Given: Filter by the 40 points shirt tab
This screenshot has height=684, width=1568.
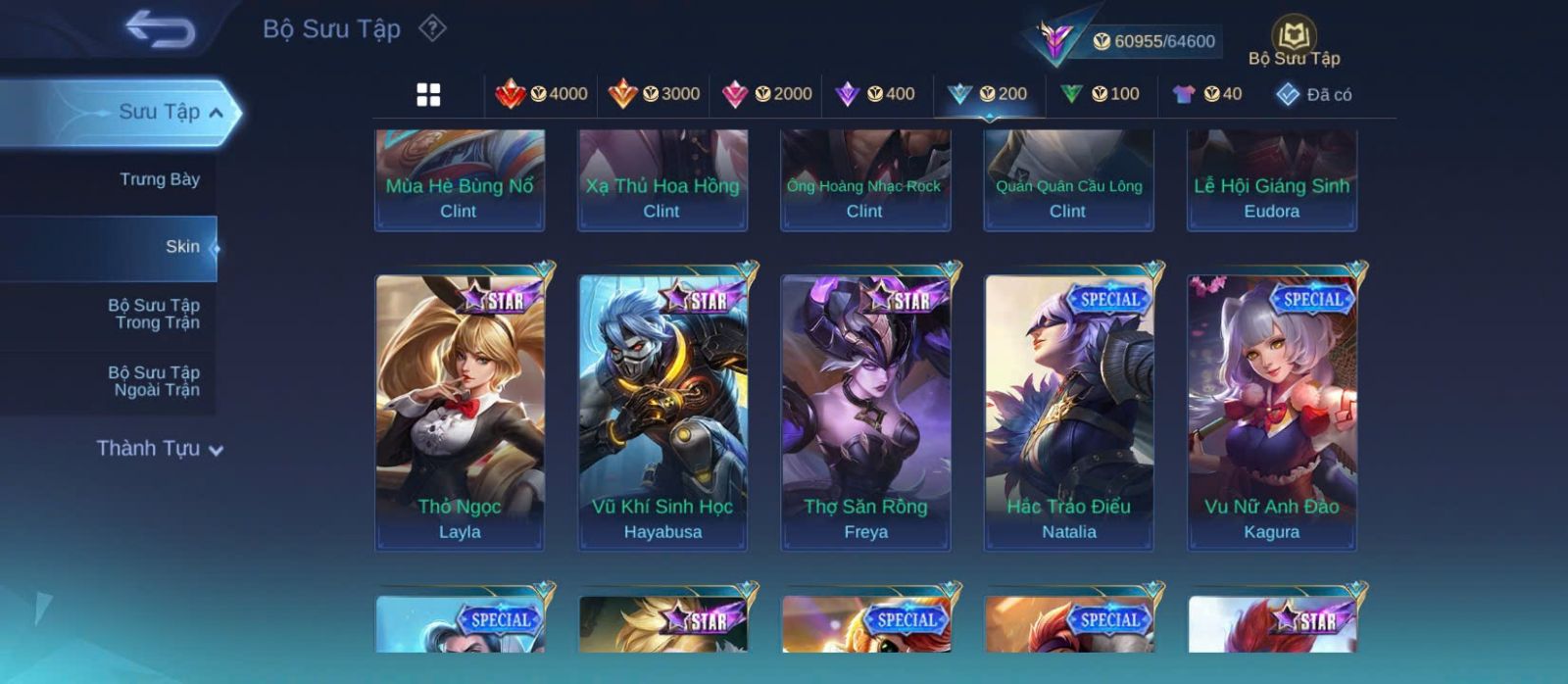Looking at the screenshot, I should [1207, 94].
